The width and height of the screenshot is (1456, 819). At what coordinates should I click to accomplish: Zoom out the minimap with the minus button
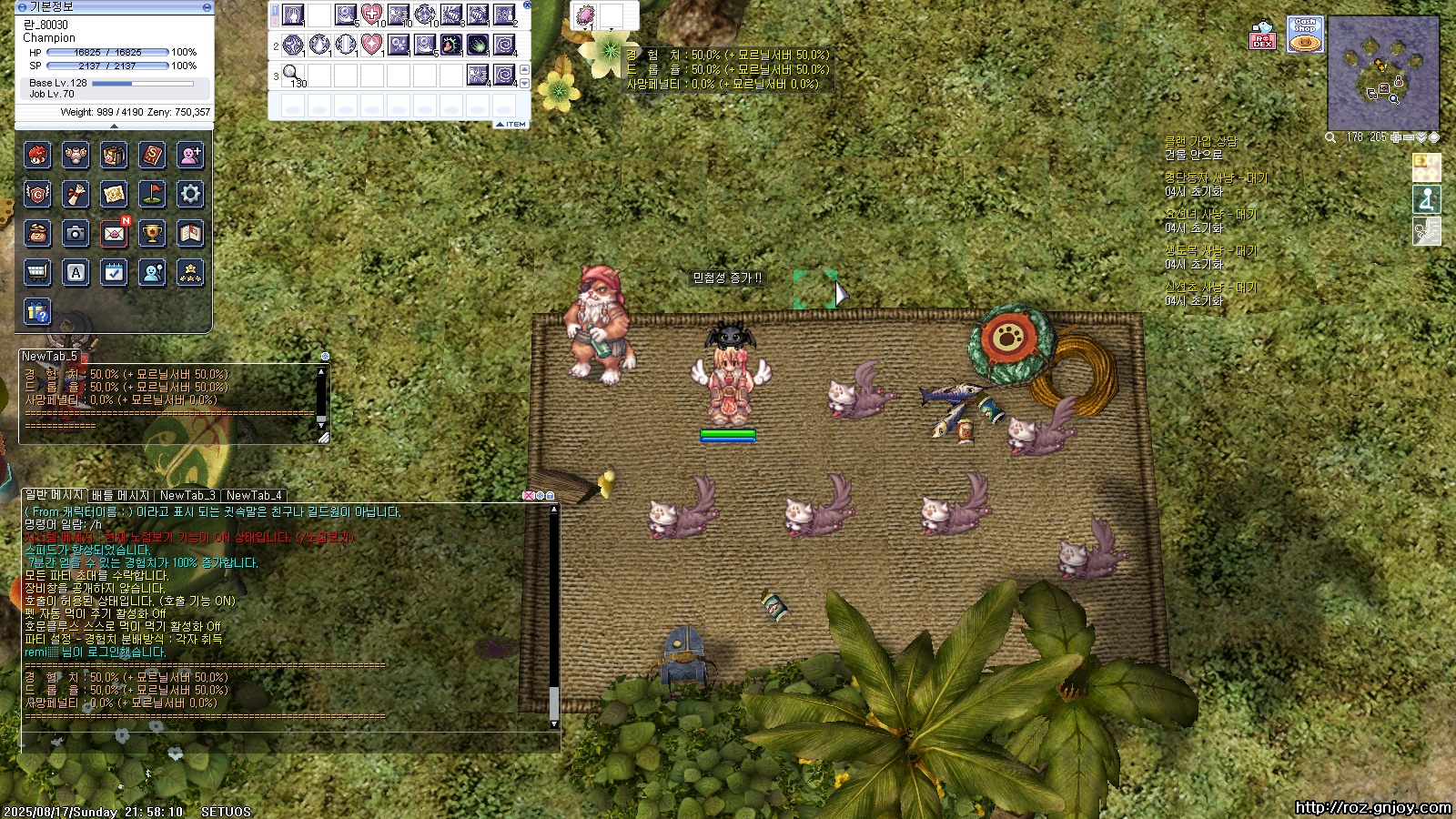[x=1409, y=137]
